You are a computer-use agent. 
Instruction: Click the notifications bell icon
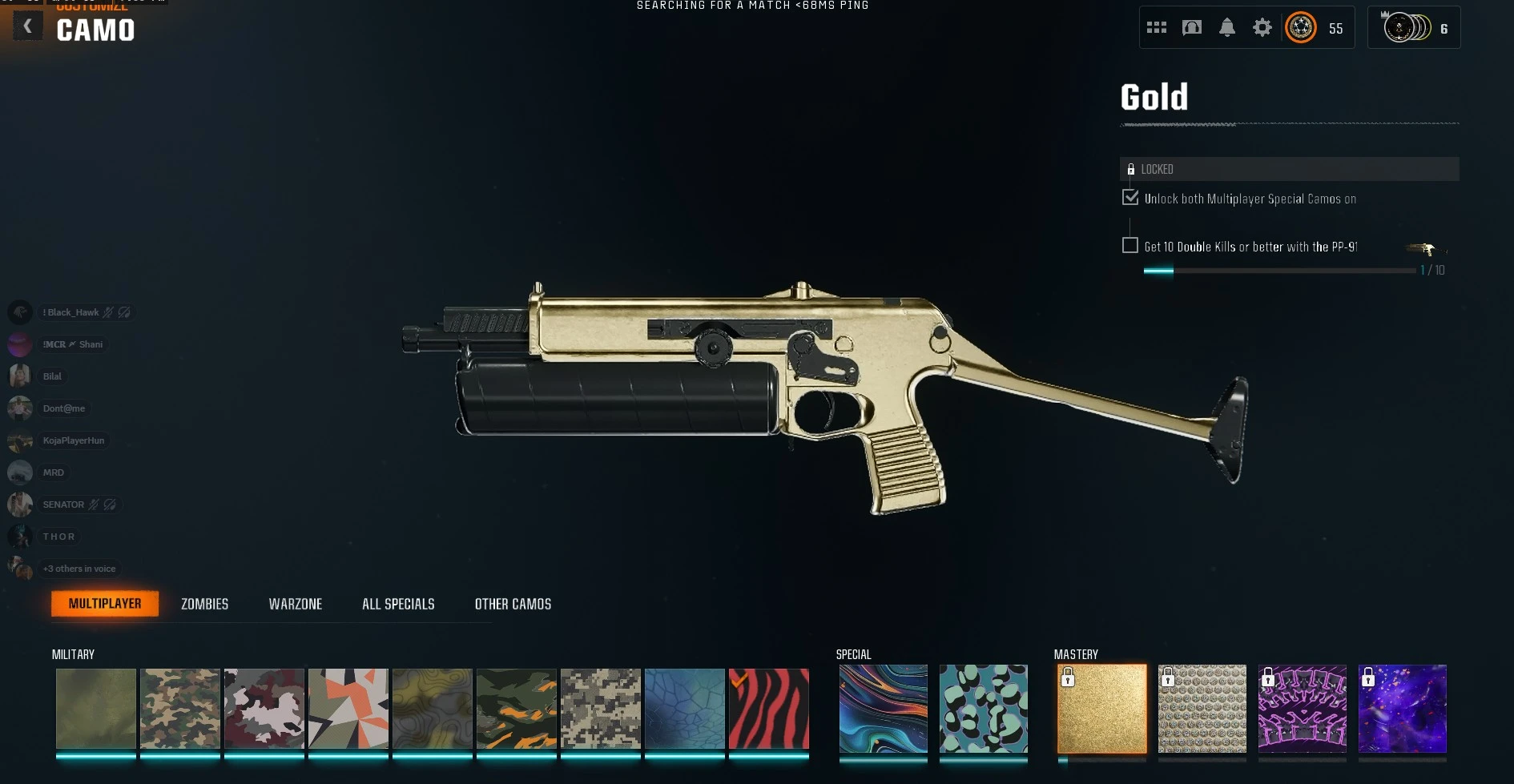click(x=1226, y=26)
